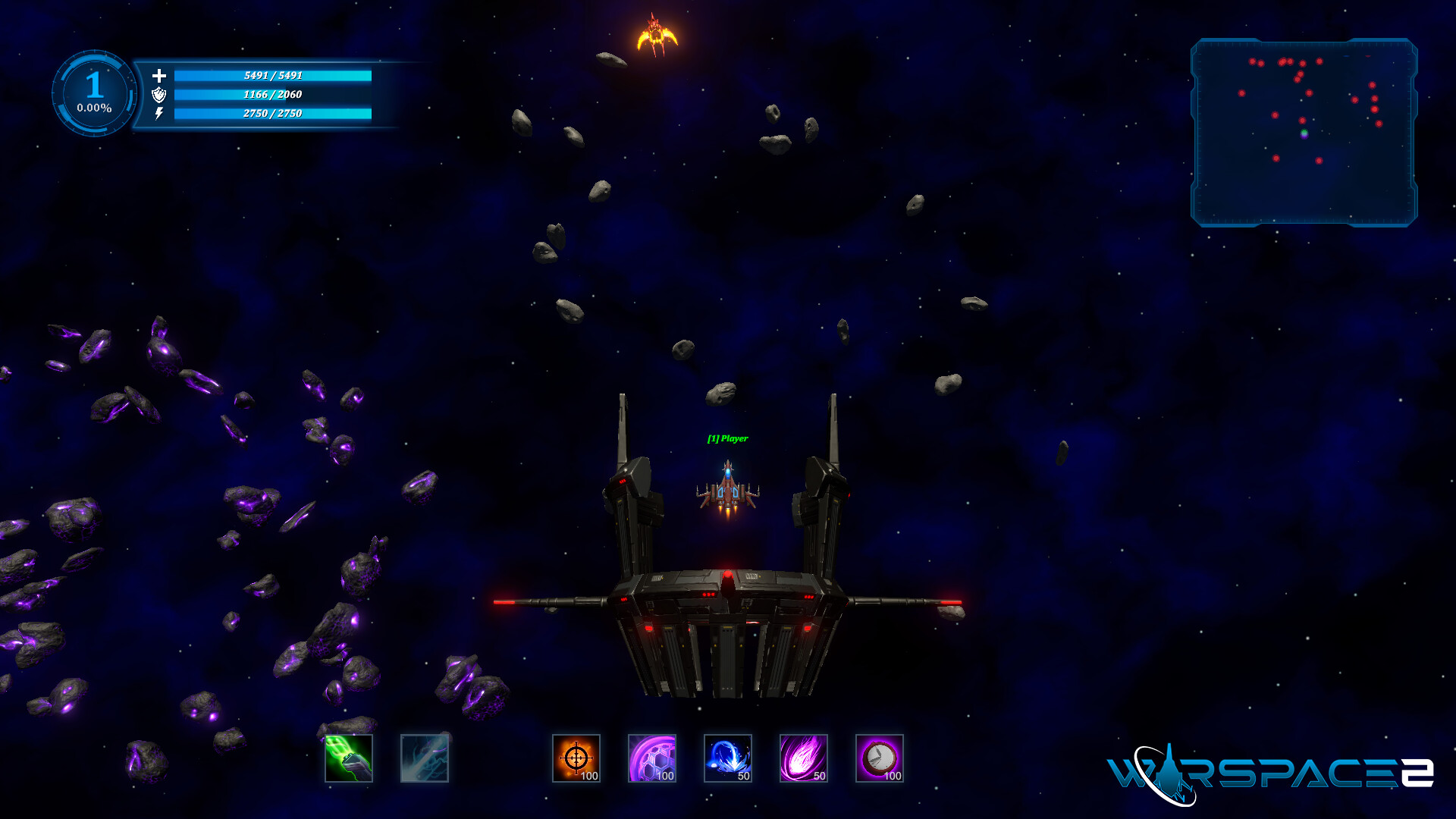
Task: Click the health cross icon
Action: point(159,77)
